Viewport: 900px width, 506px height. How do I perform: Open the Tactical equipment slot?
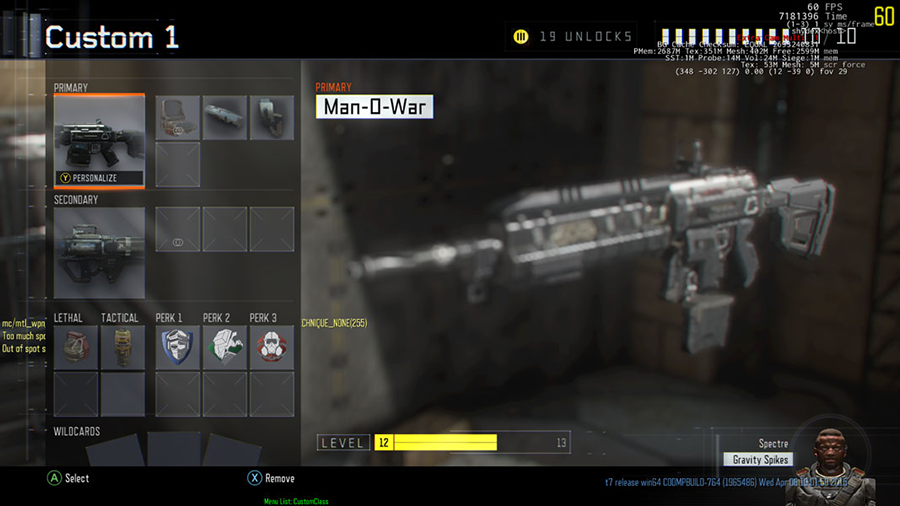pos(122,346)
